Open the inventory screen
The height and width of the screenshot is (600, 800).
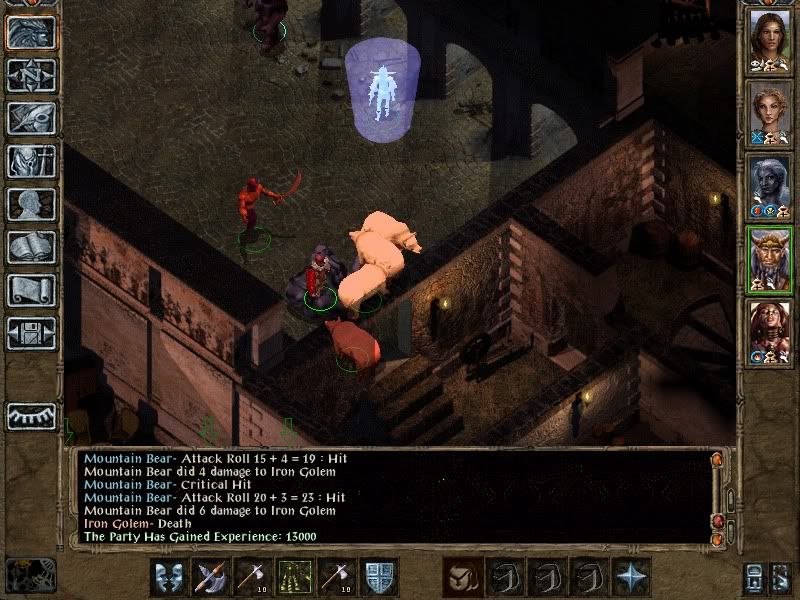coord(30,160)
